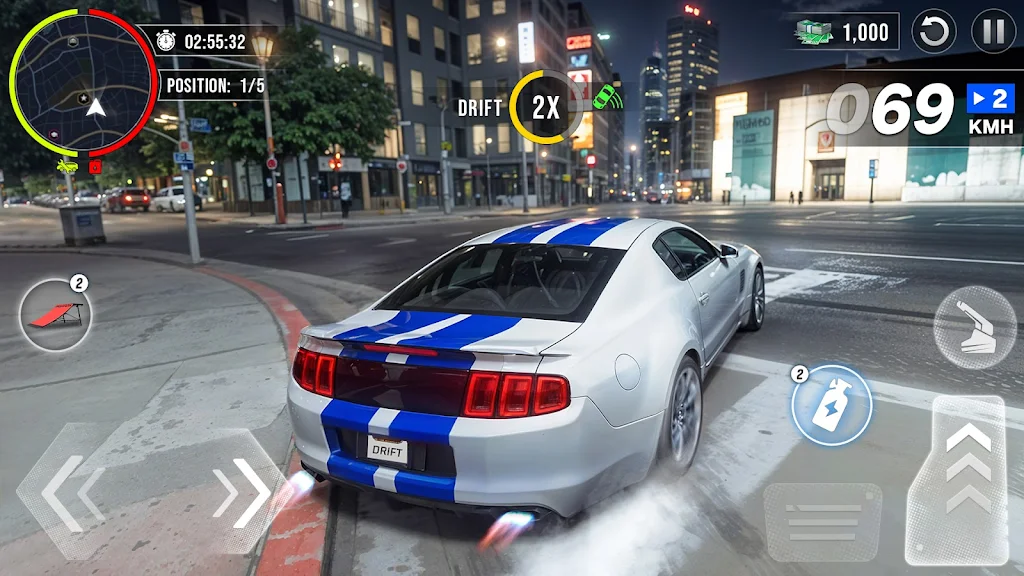Pull the handbrake button
This screenshot has height=576, width=1024.
point(974,327)
